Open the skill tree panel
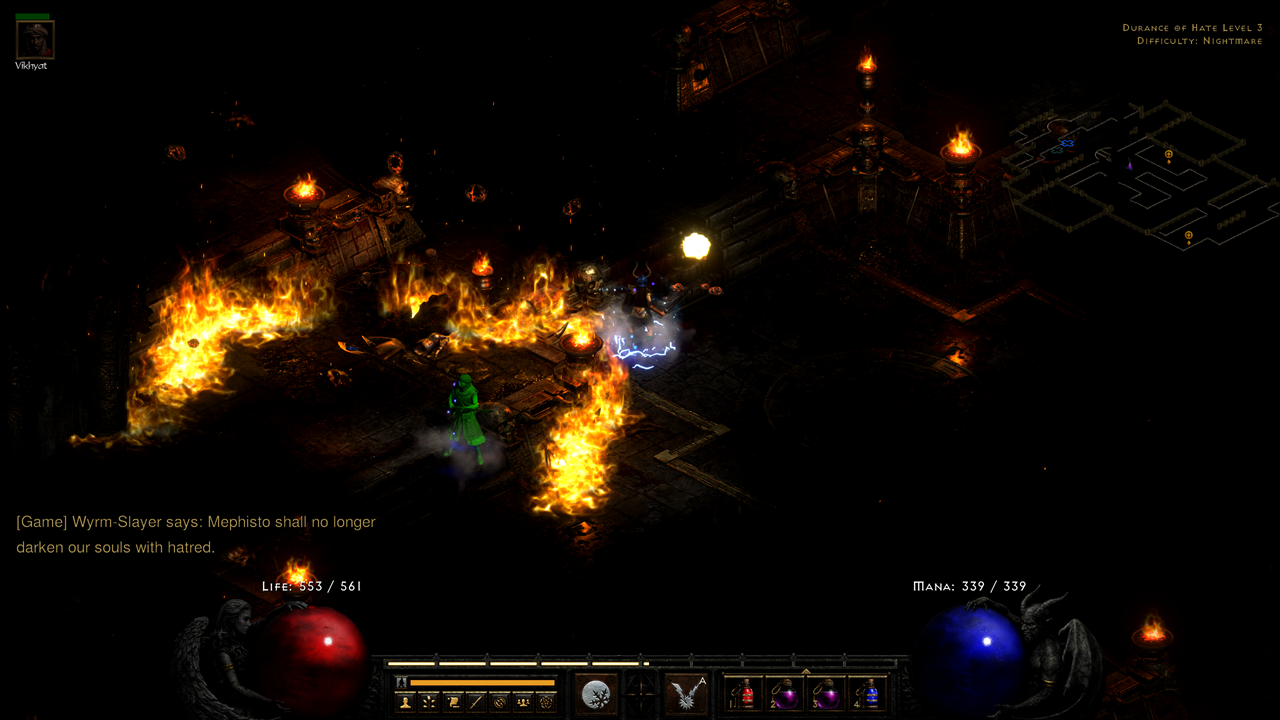The width and height of the screenshot is (1280, 720). (x=428, y=700)
